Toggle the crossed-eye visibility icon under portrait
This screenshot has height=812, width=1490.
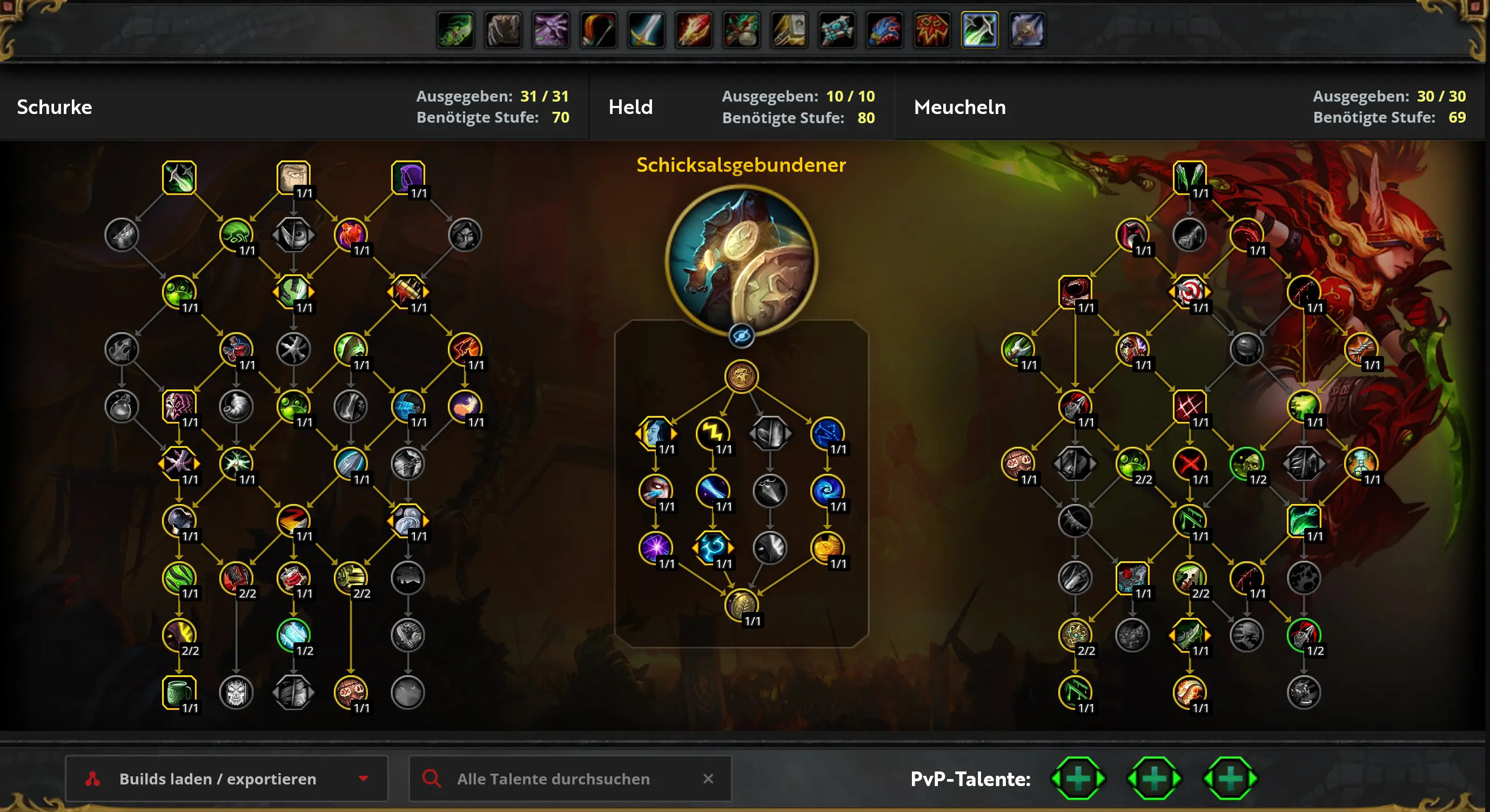741,336
